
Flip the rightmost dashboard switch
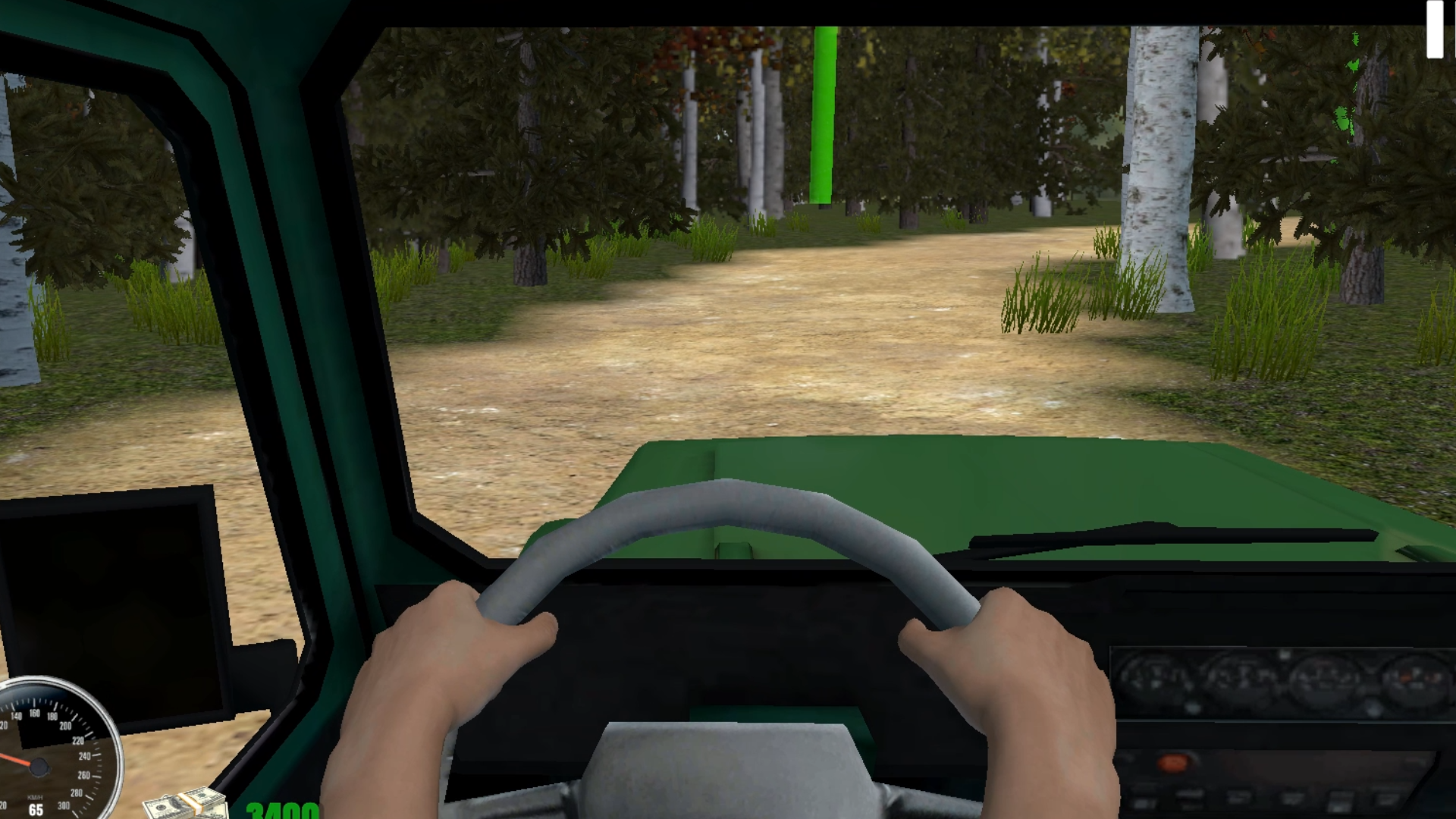(x=1387, y=797)
